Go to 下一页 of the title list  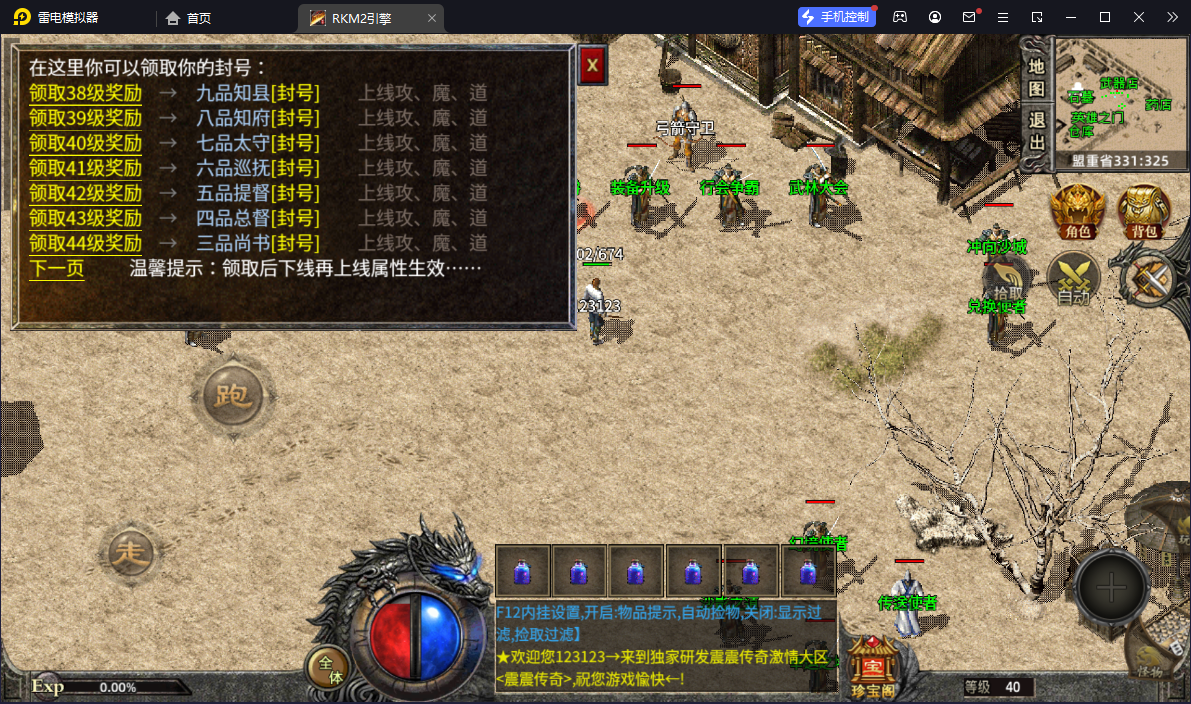(x=56, y=268)
